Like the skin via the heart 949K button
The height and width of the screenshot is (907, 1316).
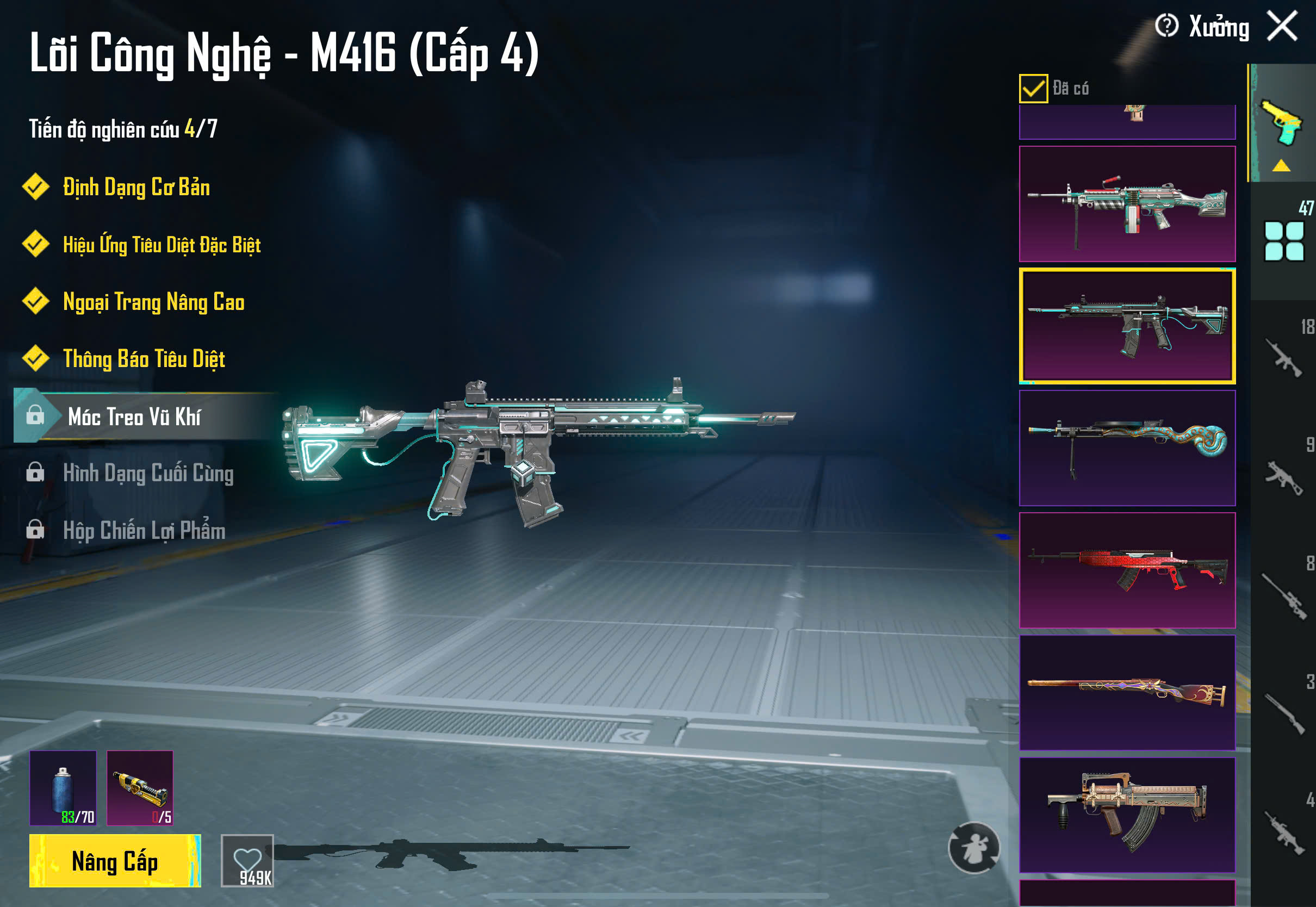247,861
